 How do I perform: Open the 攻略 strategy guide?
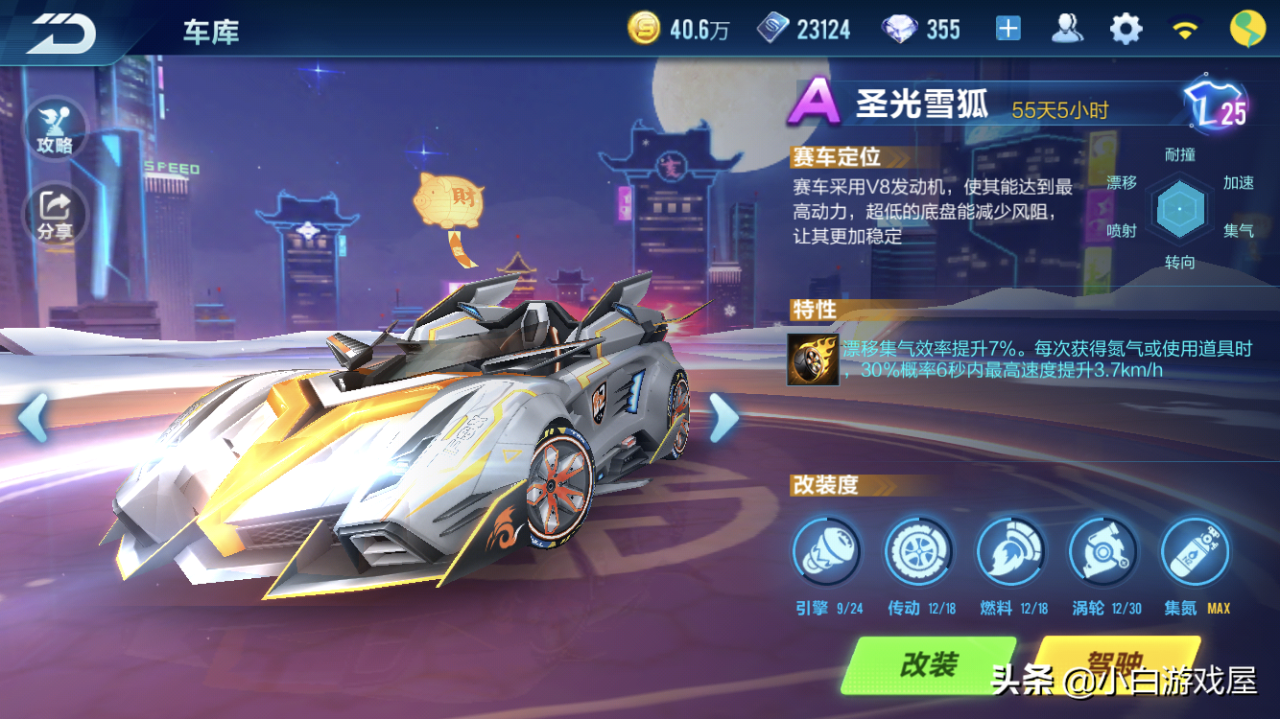pyautogui.click(x=55, y=129)
